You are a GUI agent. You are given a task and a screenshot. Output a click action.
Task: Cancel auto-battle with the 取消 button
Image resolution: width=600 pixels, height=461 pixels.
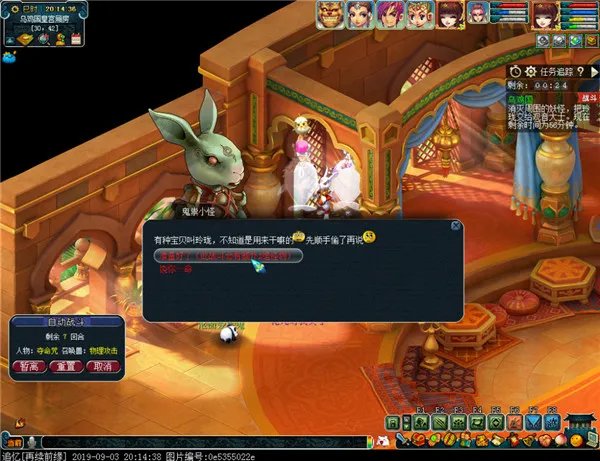coord(103,367)
